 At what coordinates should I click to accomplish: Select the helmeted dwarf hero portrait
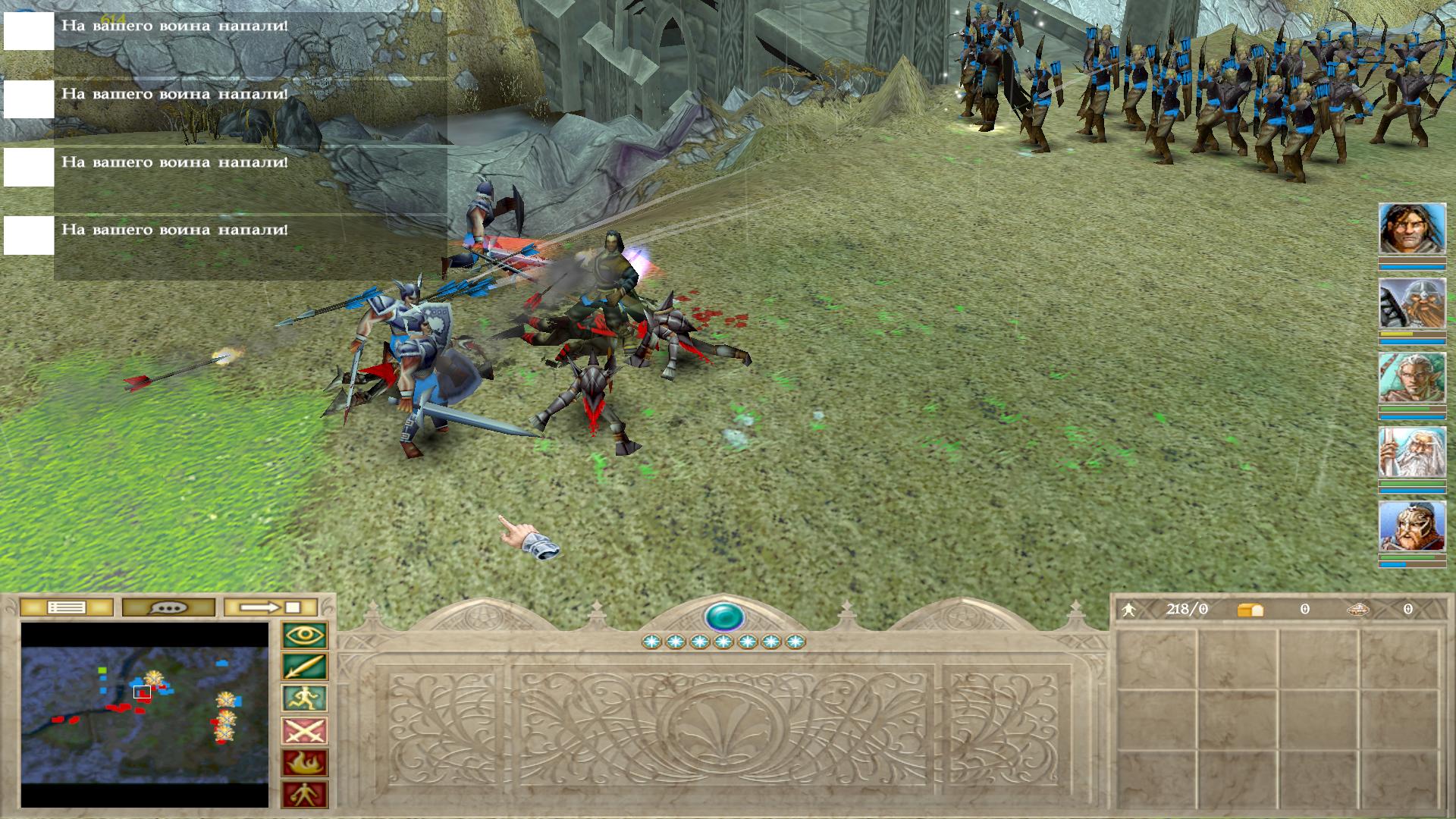[x=1412, y=303]
